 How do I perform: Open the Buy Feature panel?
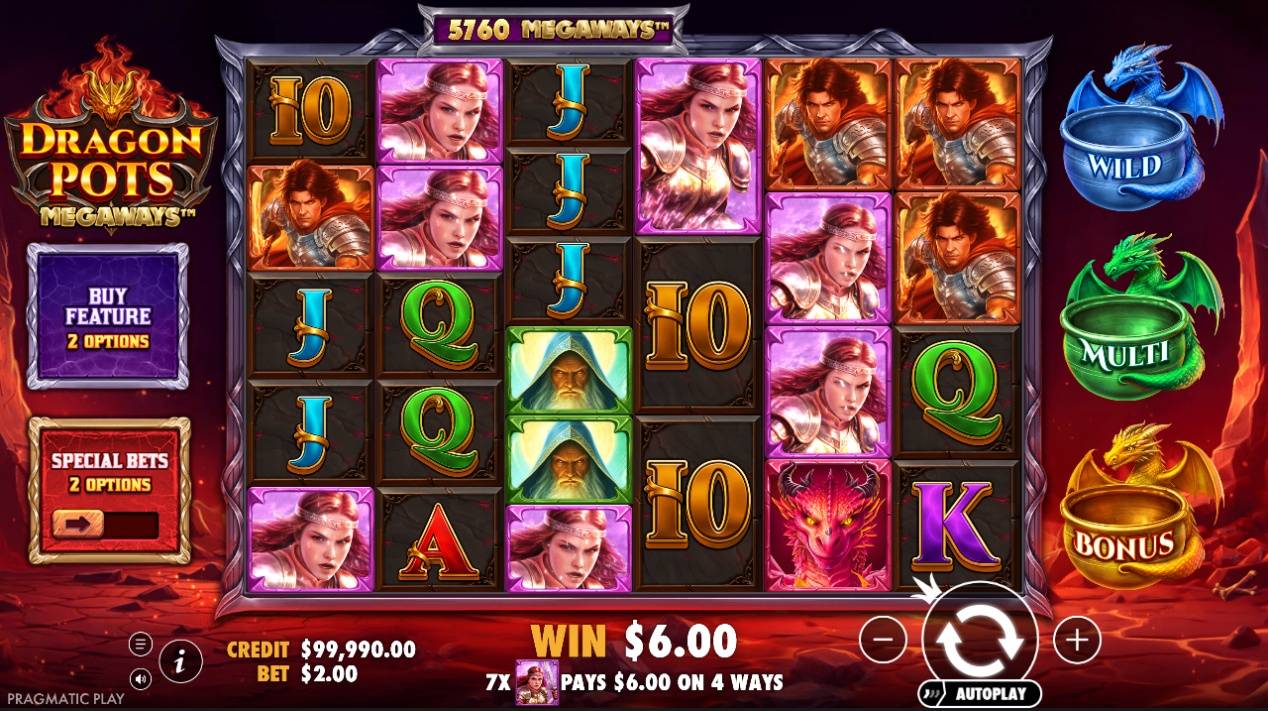pos(108,316)
